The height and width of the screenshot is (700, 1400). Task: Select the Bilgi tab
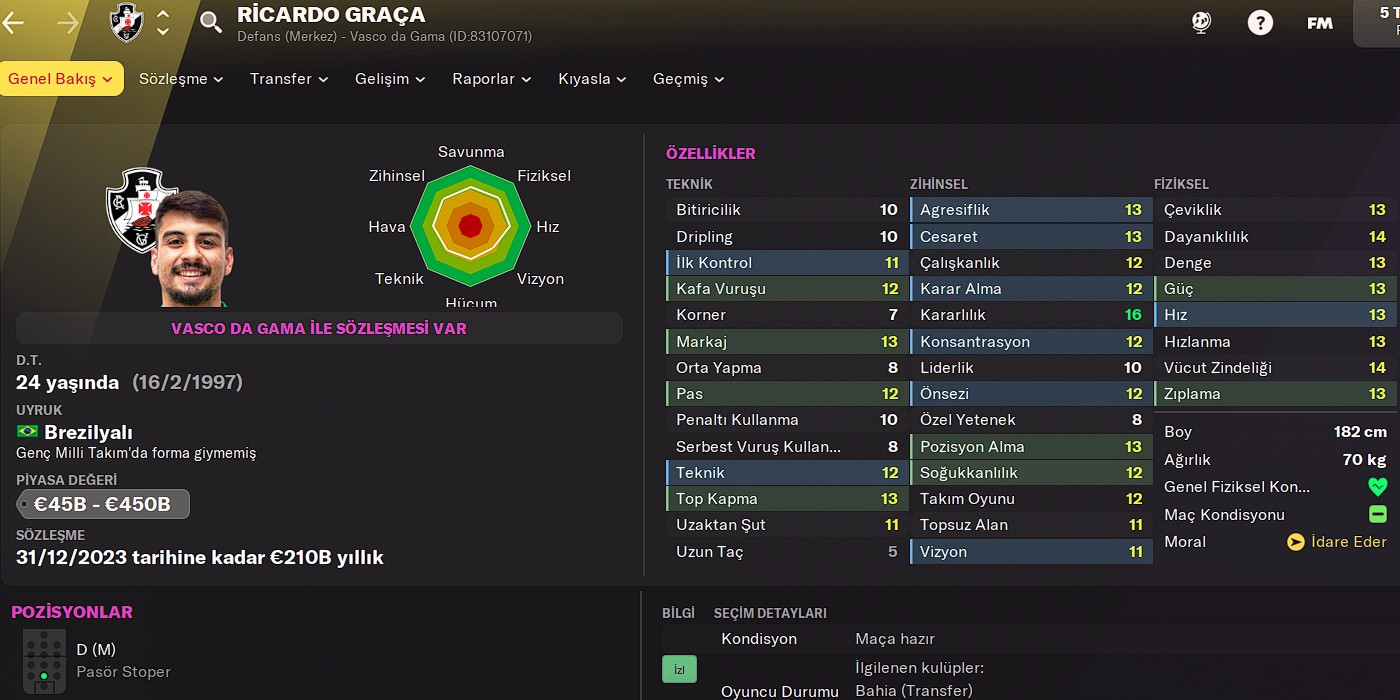point(678,613)
